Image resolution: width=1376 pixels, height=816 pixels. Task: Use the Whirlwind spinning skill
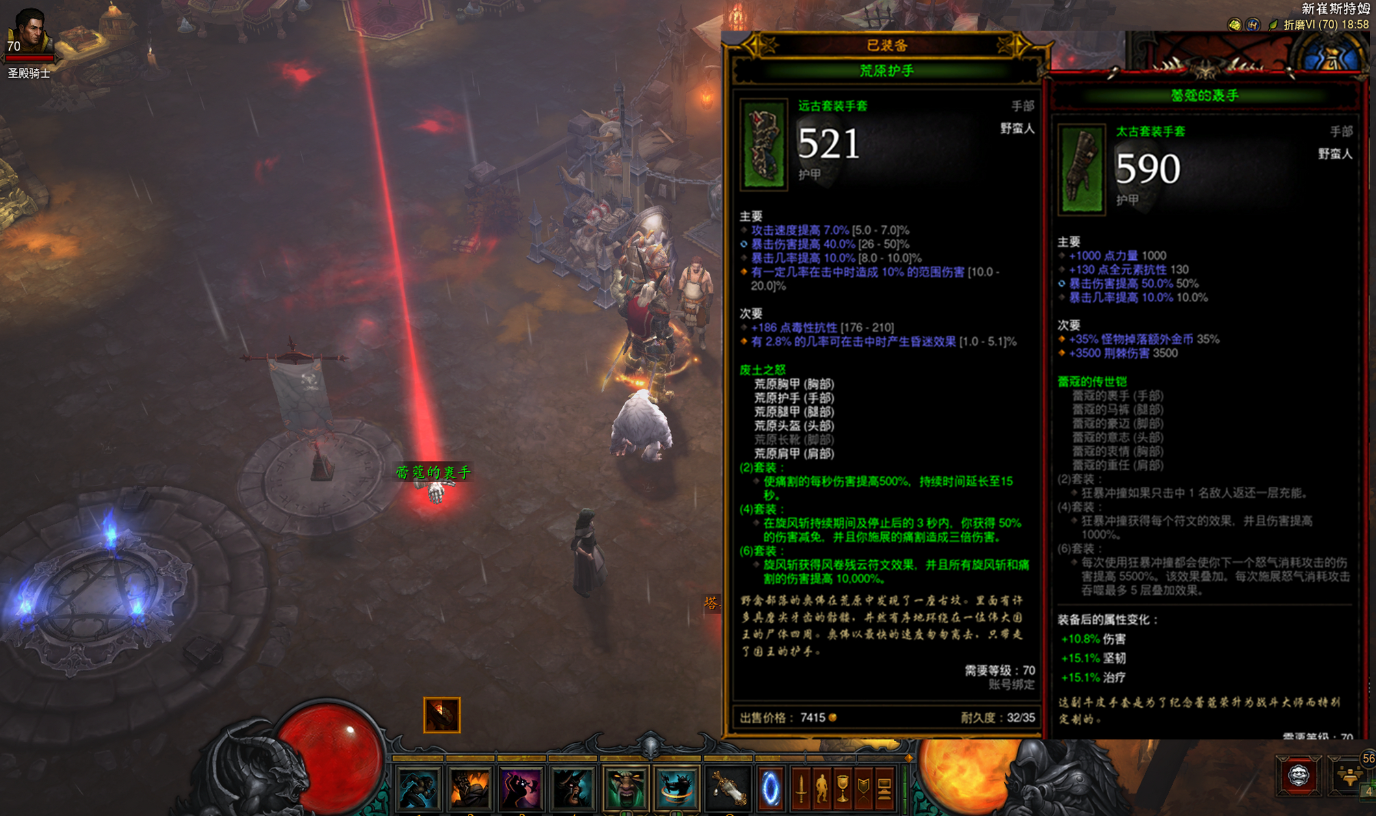click(x=677, y=789)
